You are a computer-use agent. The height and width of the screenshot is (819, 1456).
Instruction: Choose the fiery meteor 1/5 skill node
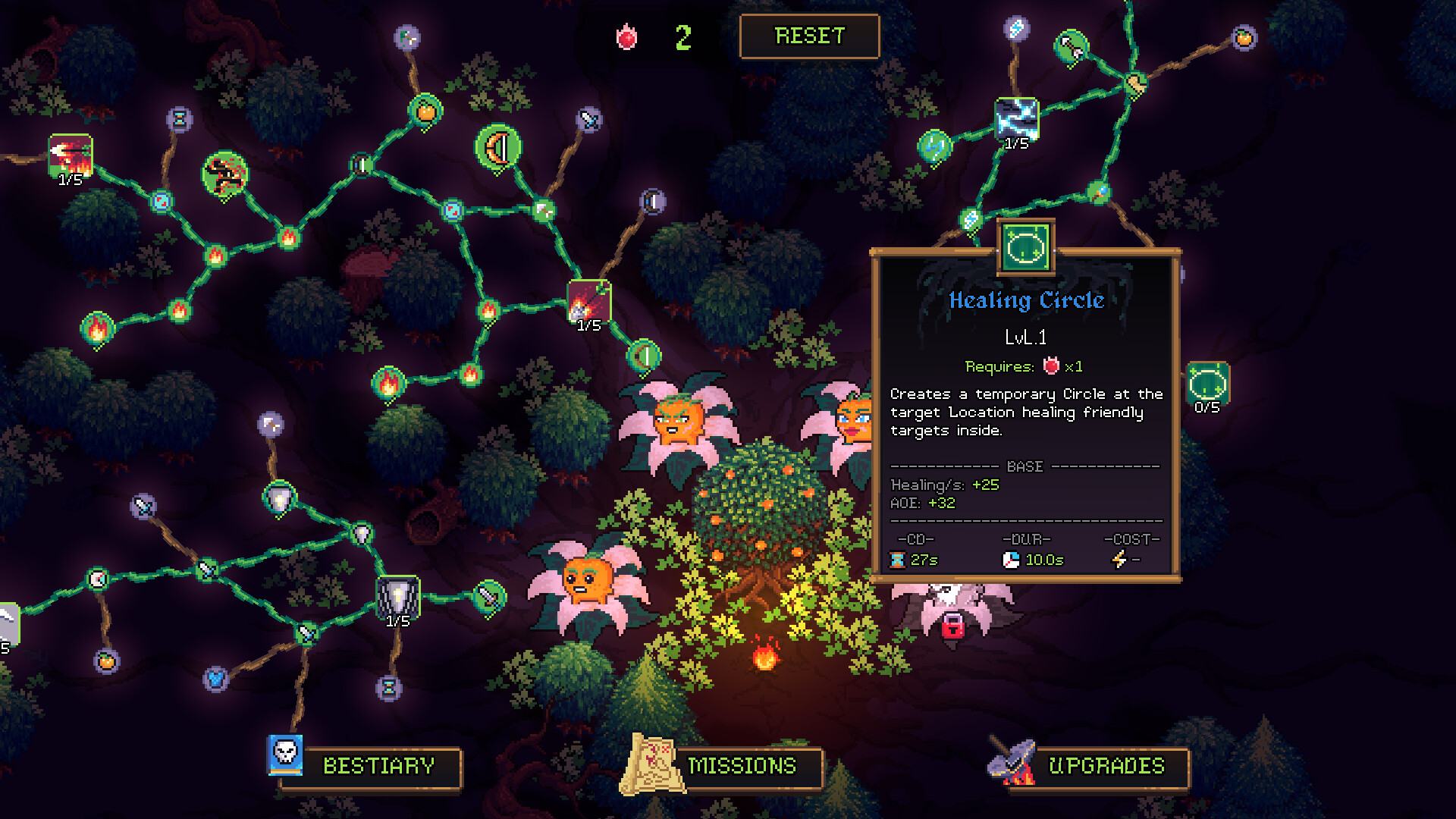589,301
